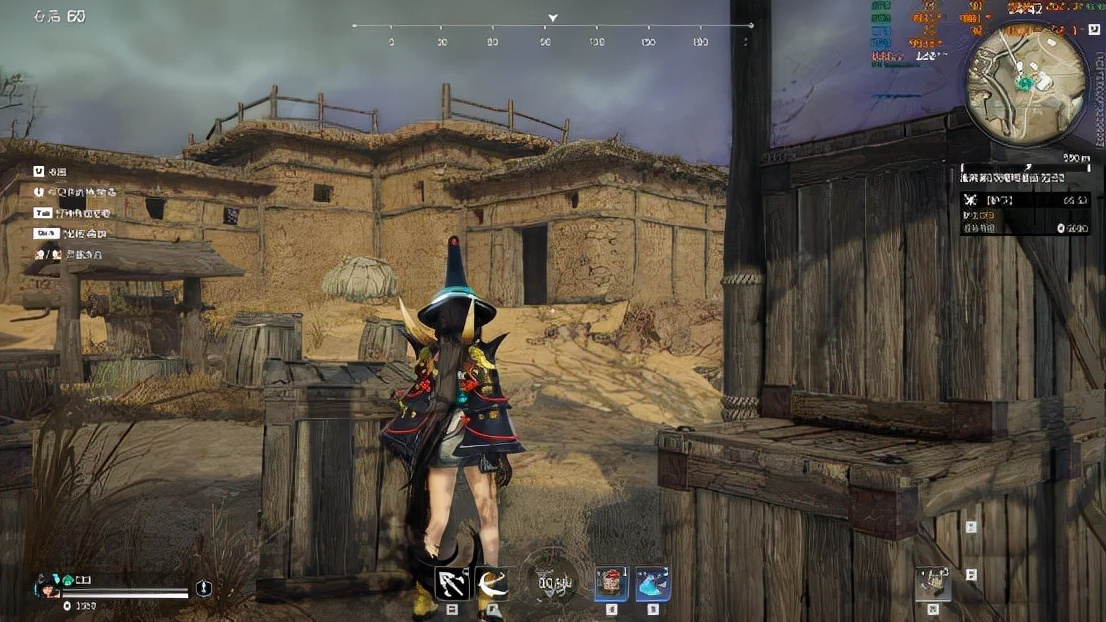Viewport: 1106px width, 622px height.
Task: Click the player portrait avatar
Action: tap(44, 581)
